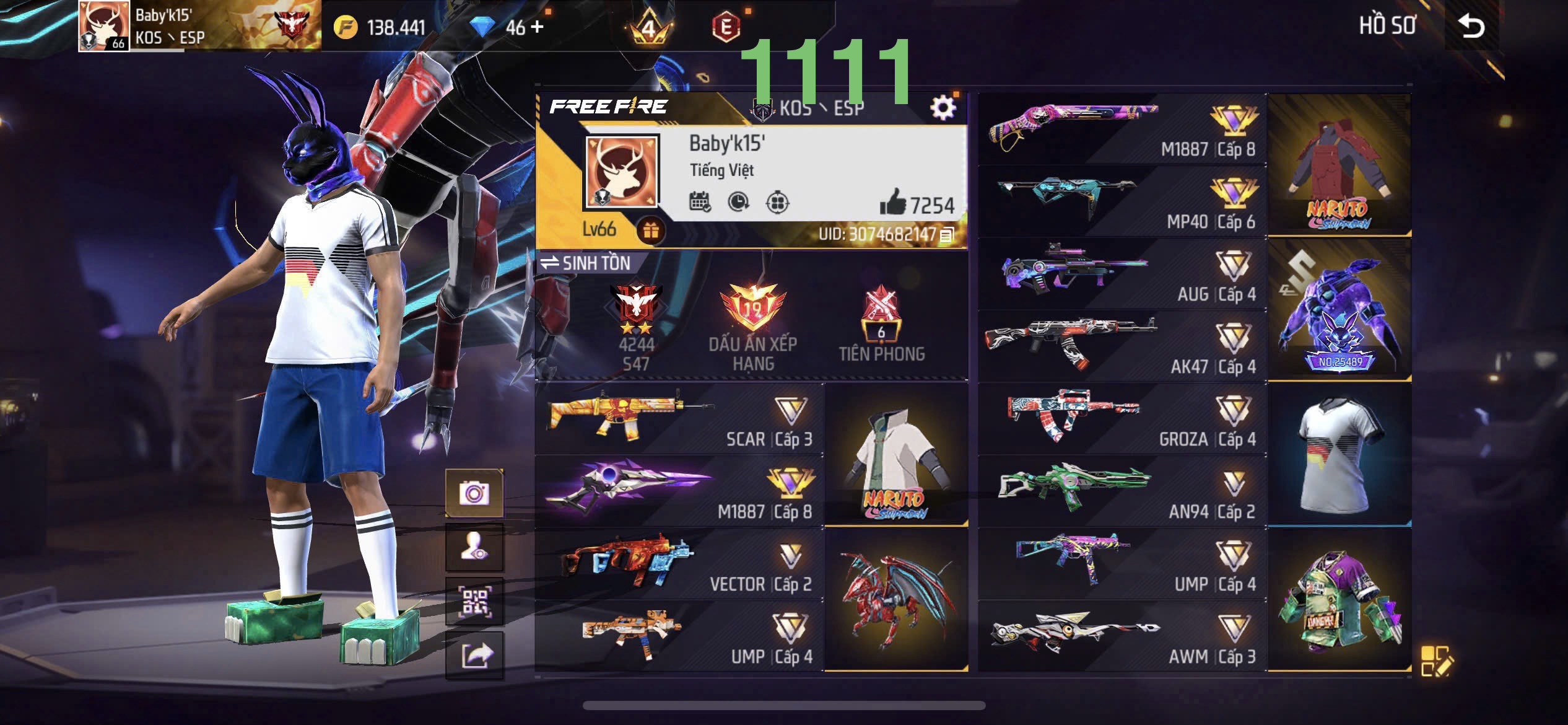Image resolution: width=1568 pixels, height=725 pixels.
Task: Copy the UID number
Action: [x=947, y=235]
